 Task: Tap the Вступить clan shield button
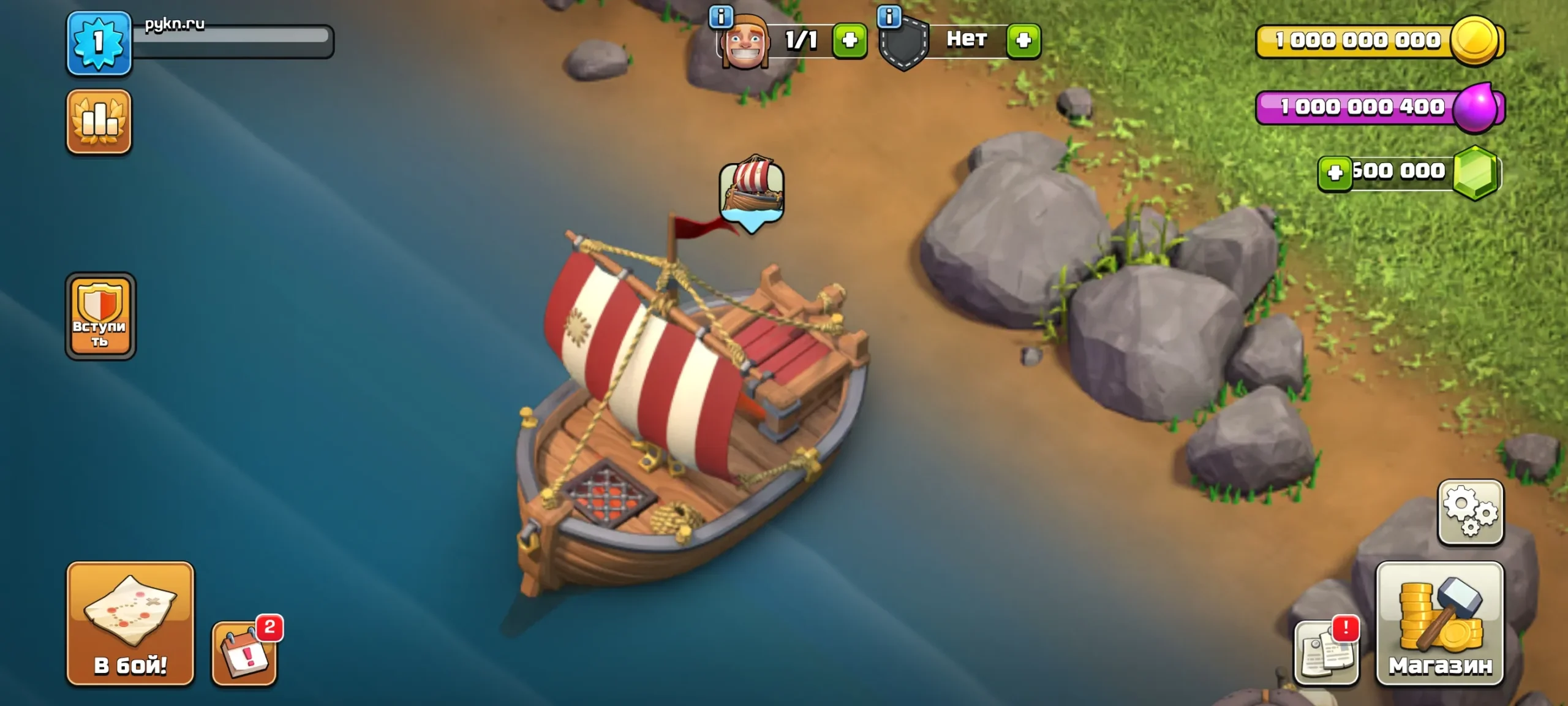click(x=100, y=316)
